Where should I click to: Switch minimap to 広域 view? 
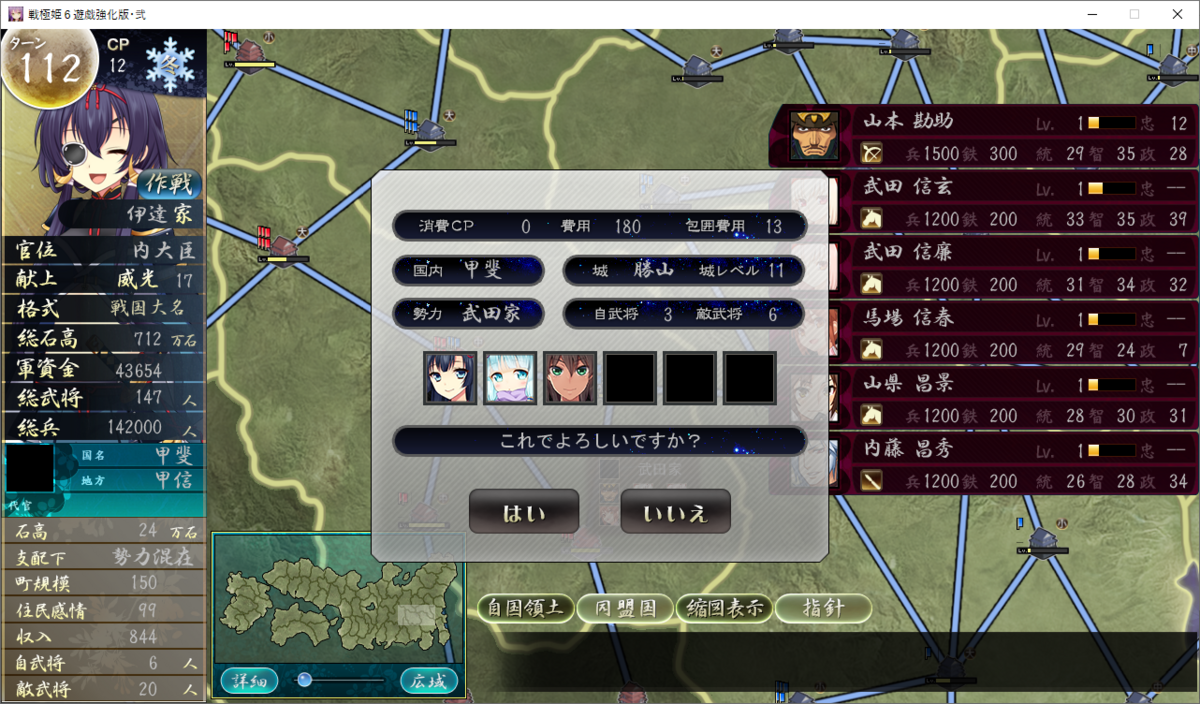(x=429, y=681)
